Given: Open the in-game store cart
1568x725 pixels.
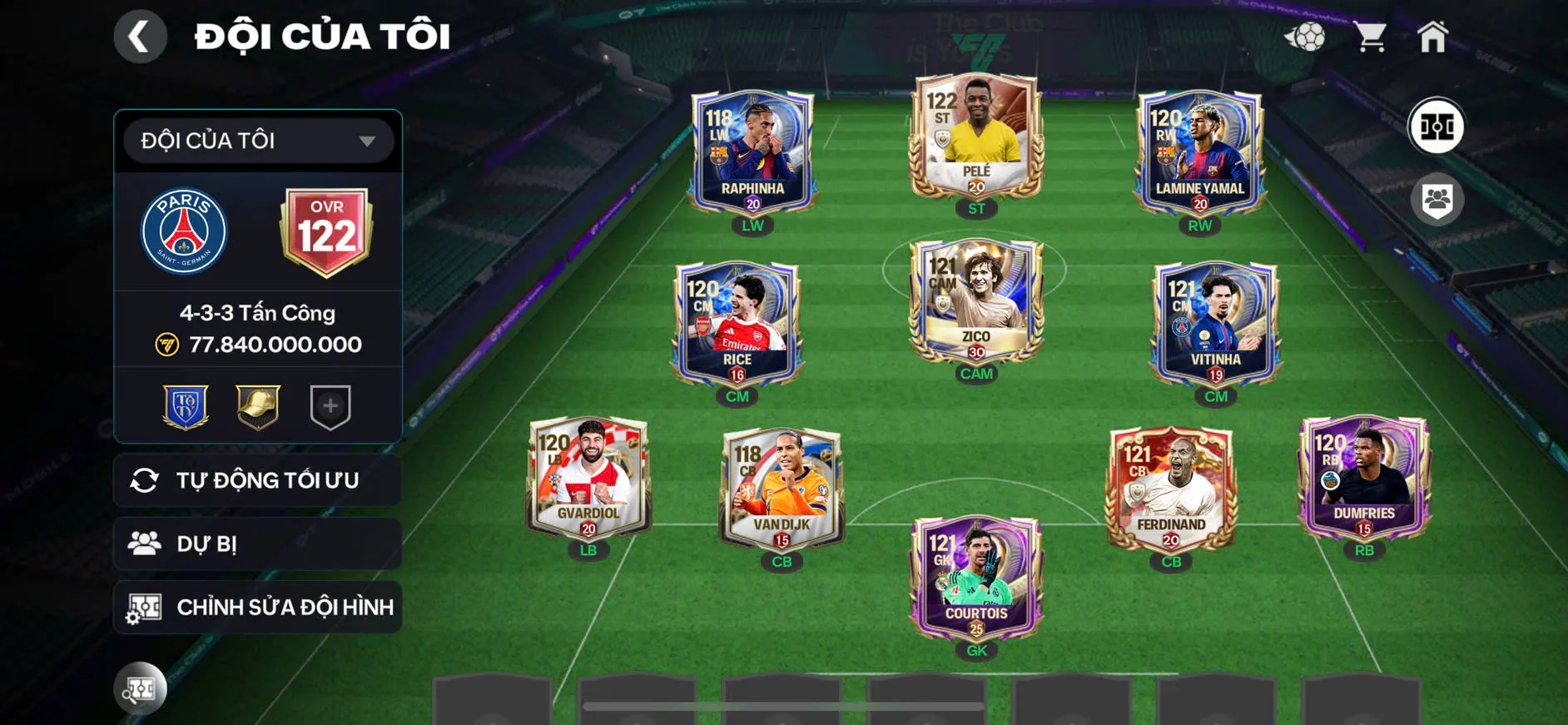Looking at the screenshot, I should (x=1372, y=35).
